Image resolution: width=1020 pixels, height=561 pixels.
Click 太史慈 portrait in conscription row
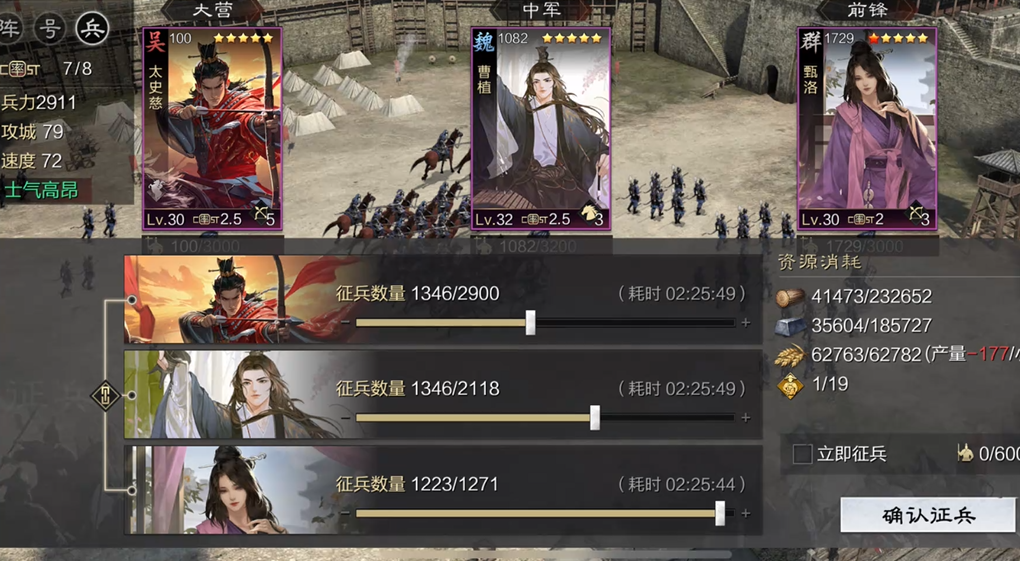(x=225, y=300)
